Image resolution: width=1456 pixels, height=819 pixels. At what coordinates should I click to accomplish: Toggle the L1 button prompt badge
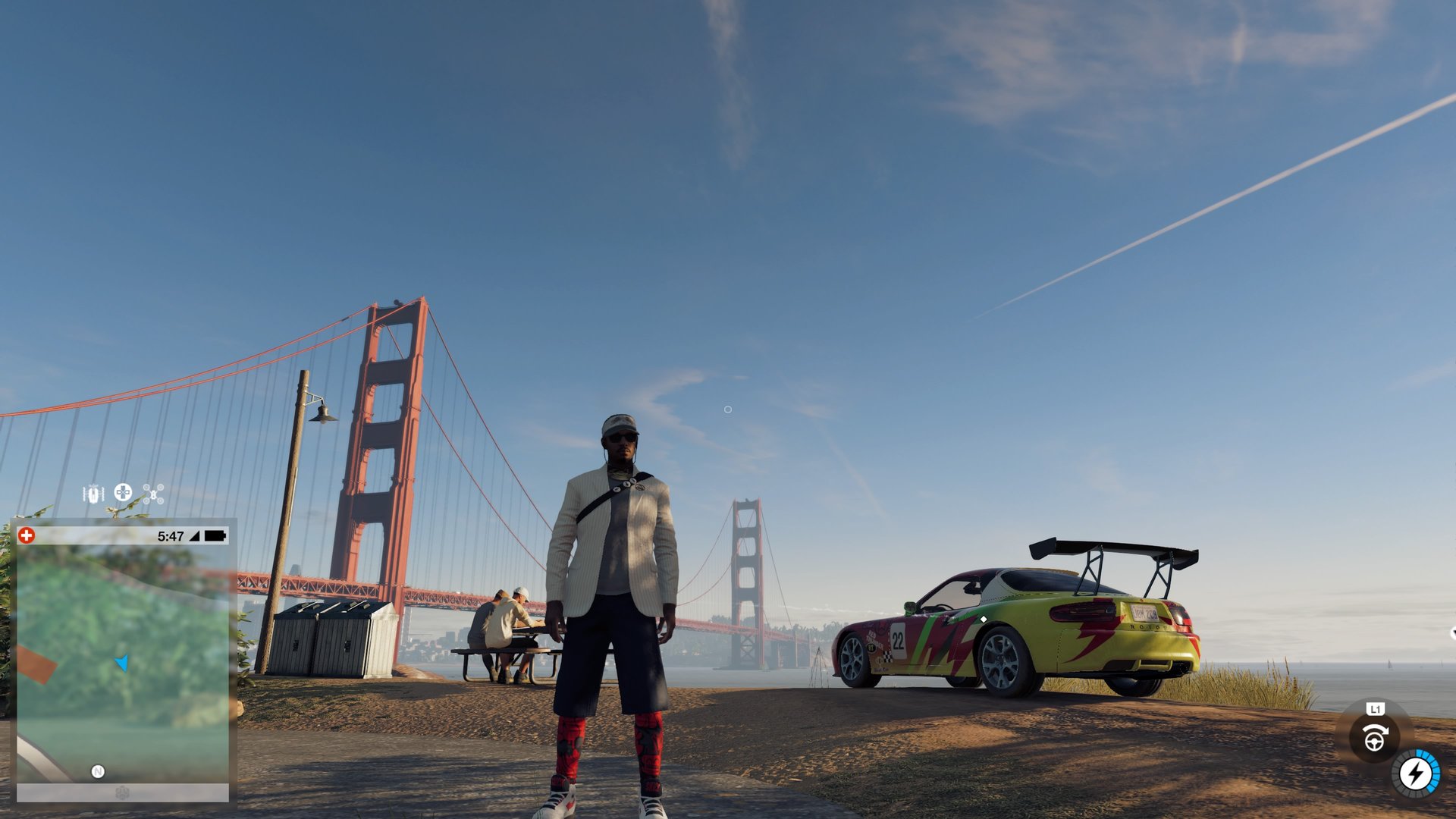click(x=1375, y=709)
